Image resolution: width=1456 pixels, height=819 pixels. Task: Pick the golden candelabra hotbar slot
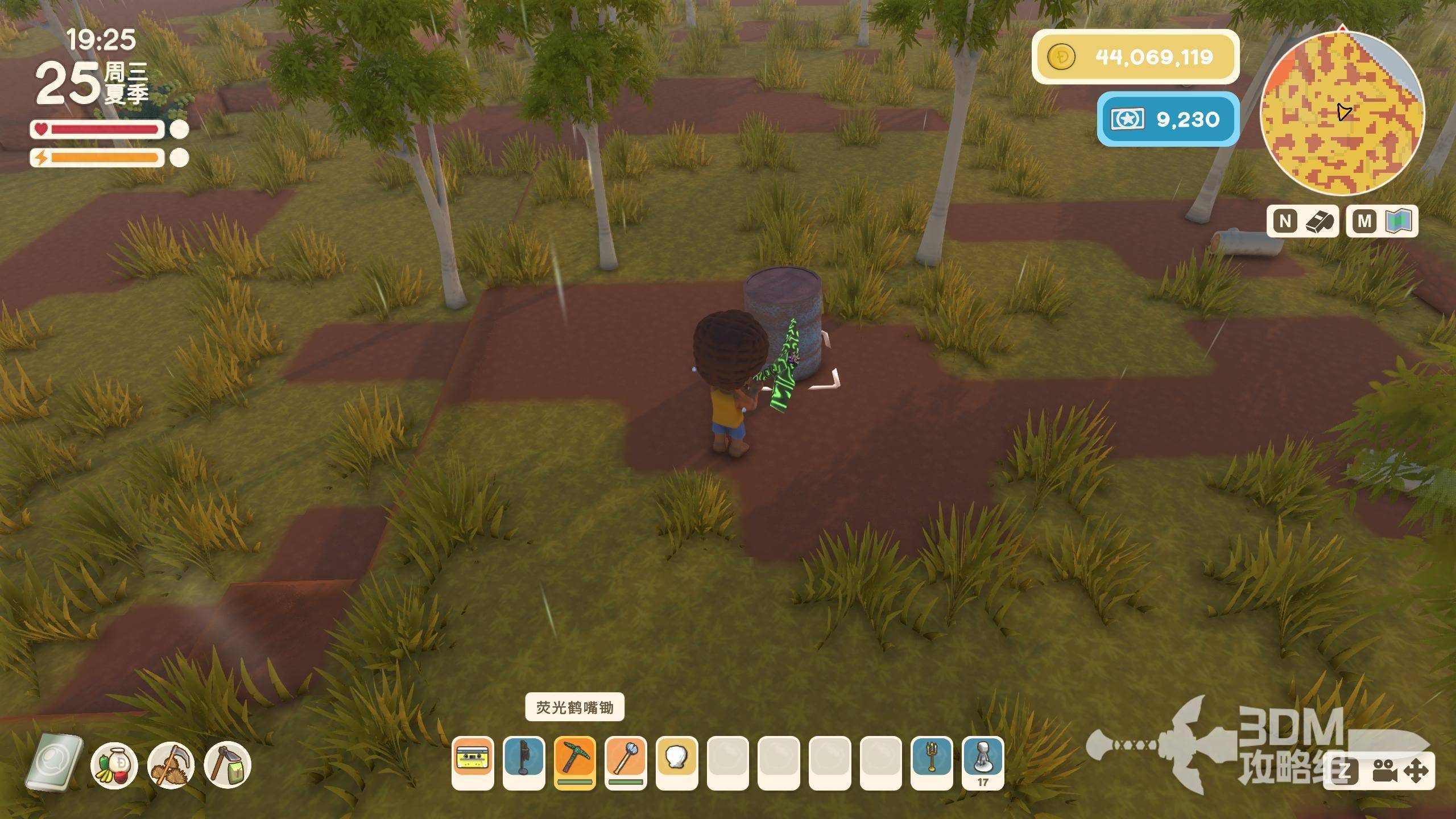[x=932, y=761]
